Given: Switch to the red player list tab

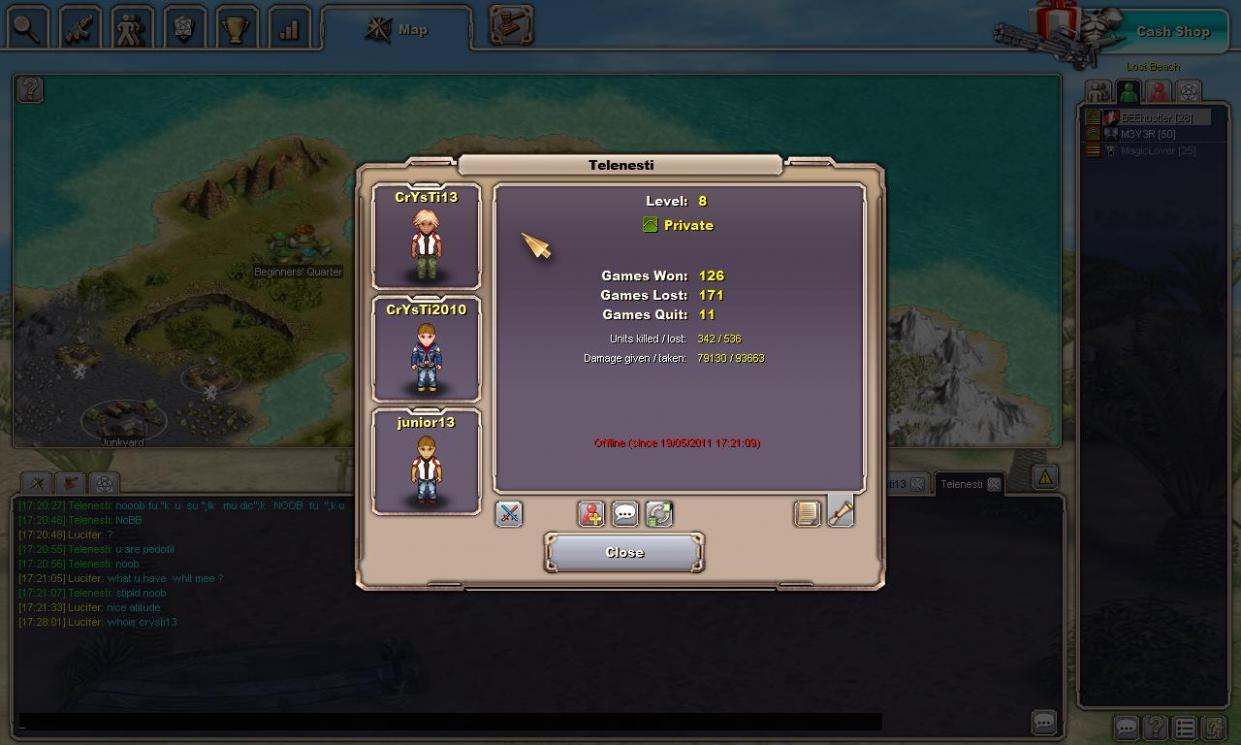Looking at the screenshot, I should coord(1158,92).
